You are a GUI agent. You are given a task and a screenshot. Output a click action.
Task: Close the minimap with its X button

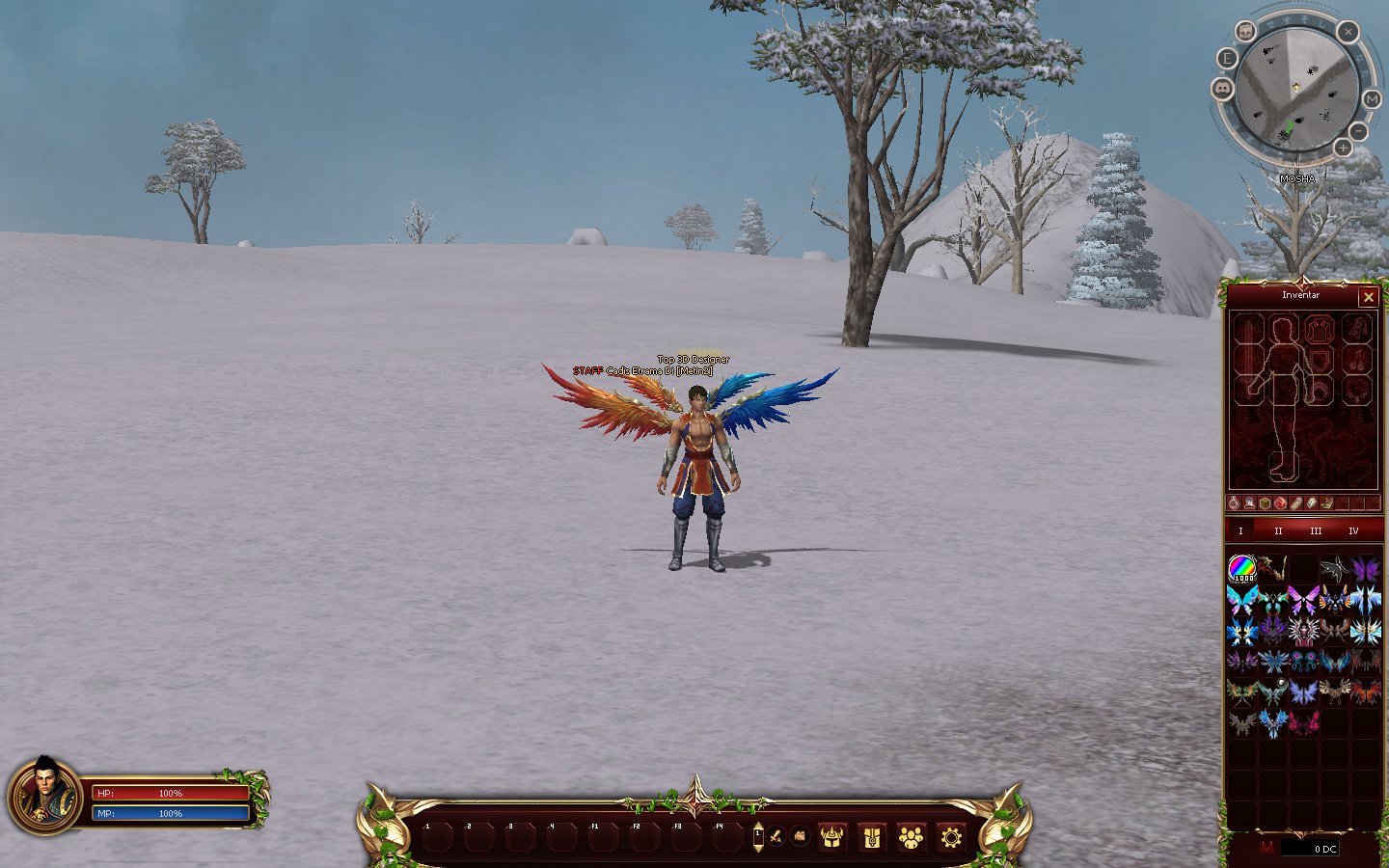[1348, 32]
